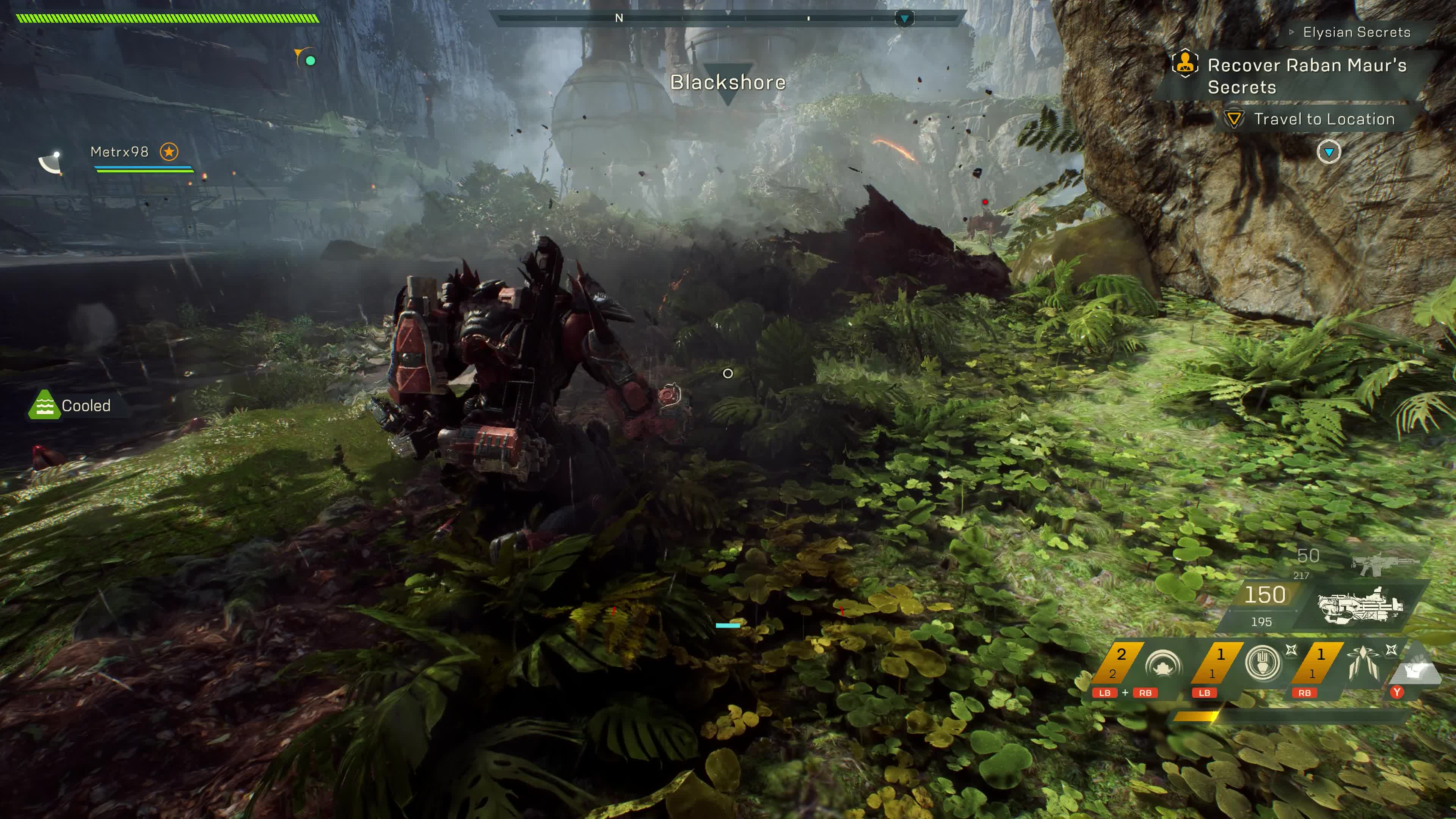Click the waypoint marker on the compass bar

(x=904, y=19)
